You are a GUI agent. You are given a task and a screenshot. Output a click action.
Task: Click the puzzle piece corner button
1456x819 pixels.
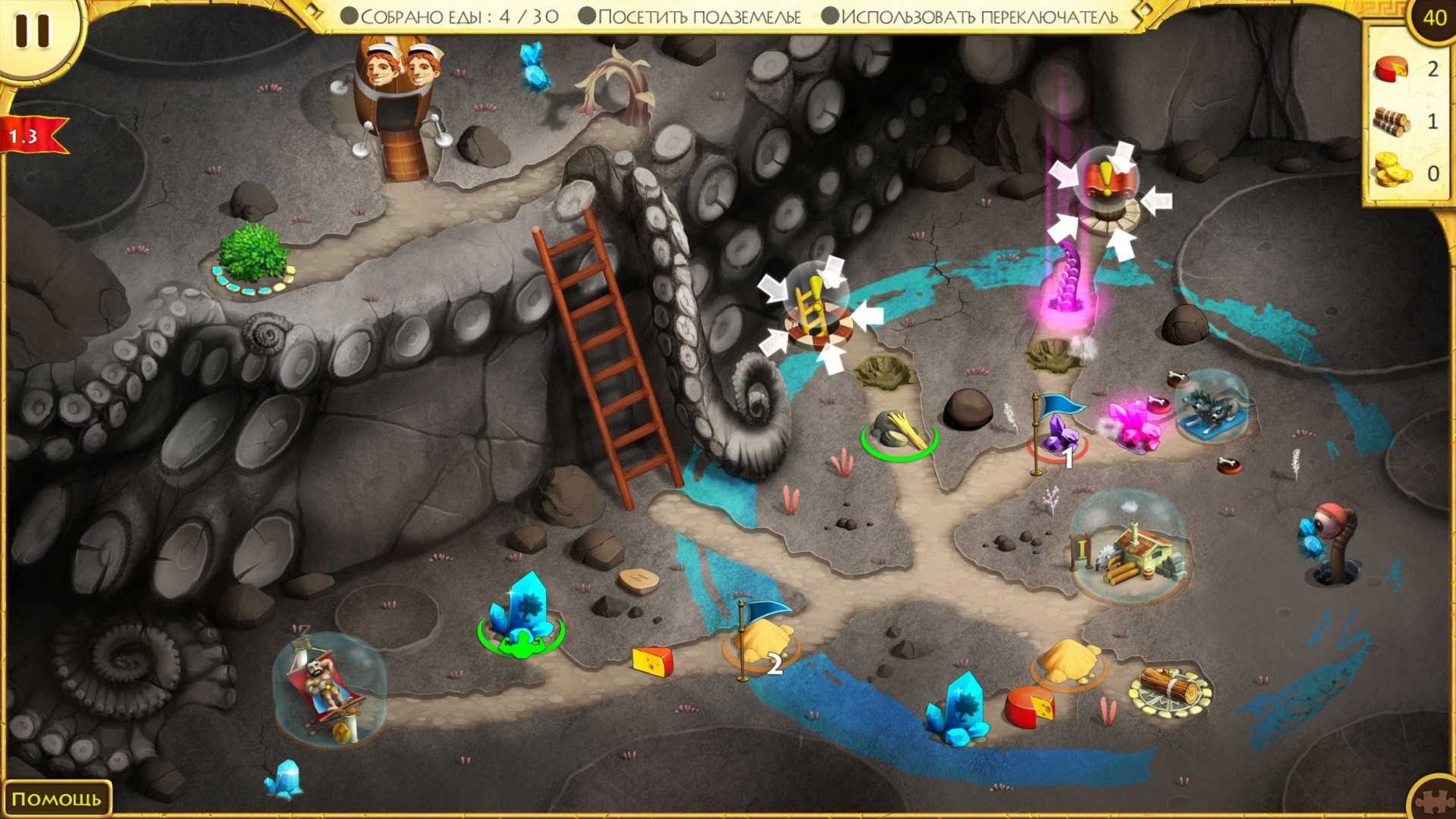tap(1434, 800)
